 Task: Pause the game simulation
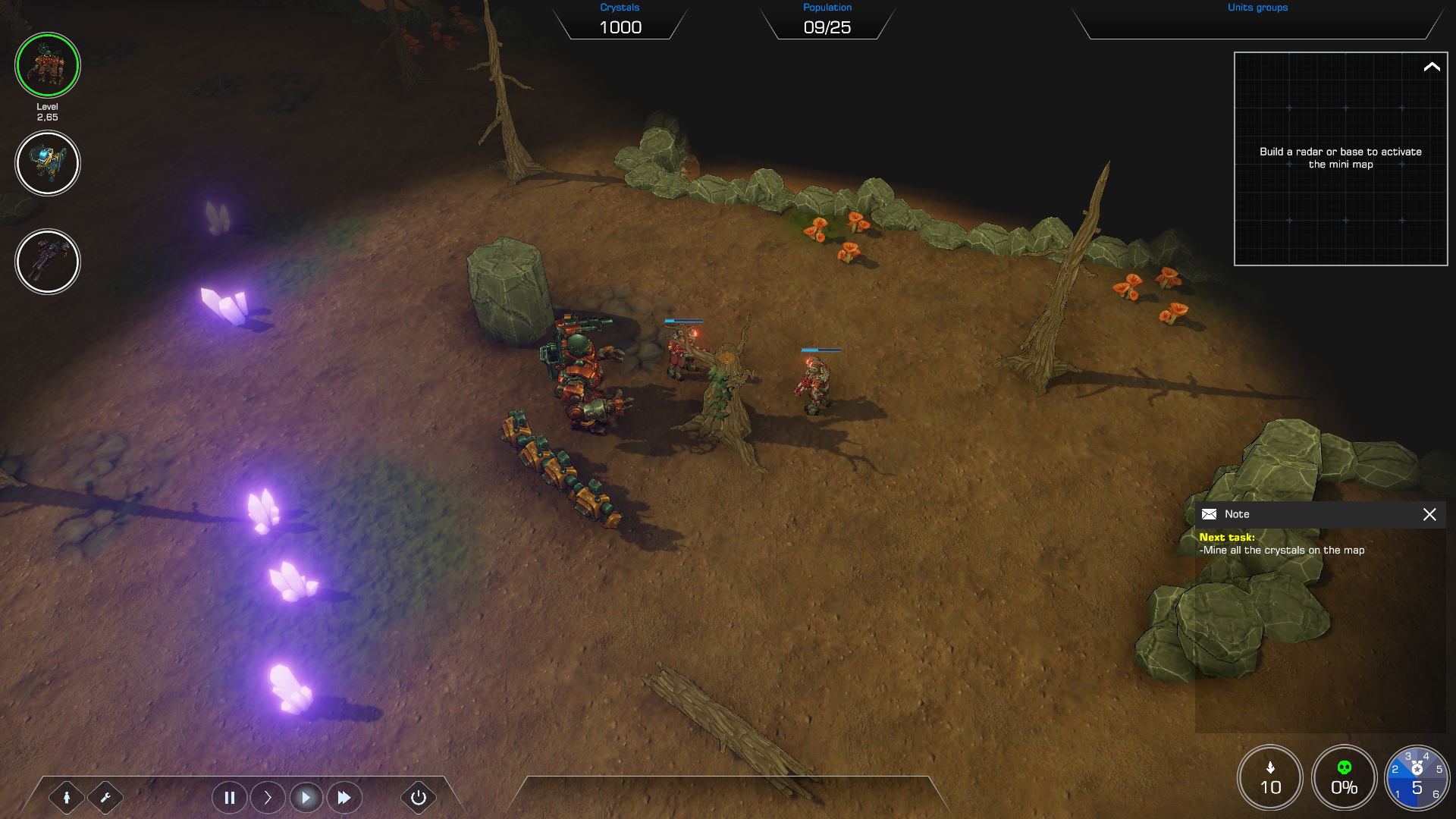[229, 797]
